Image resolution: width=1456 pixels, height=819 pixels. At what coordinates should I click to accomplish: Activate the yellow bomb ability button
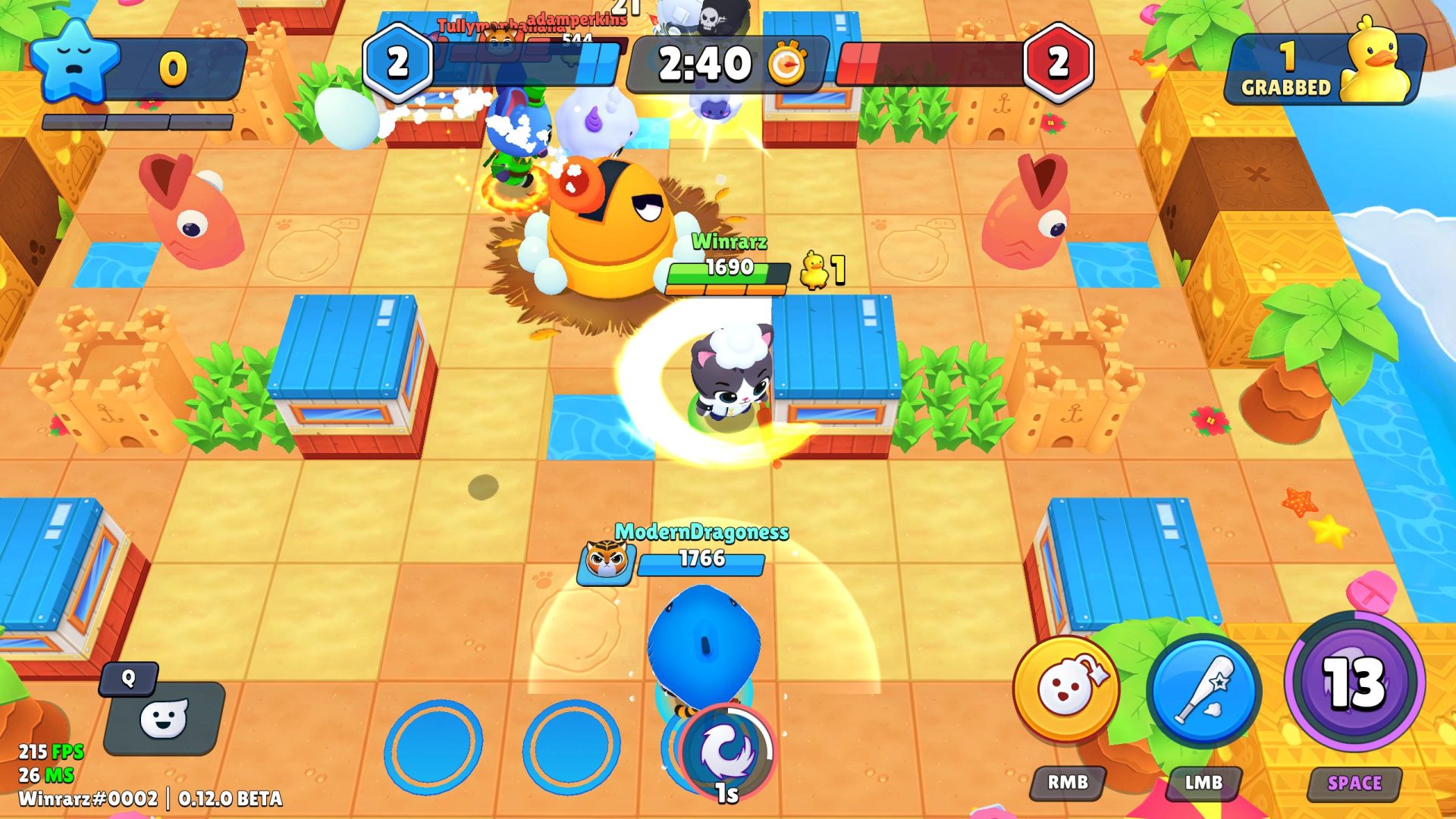[1066, 689]
